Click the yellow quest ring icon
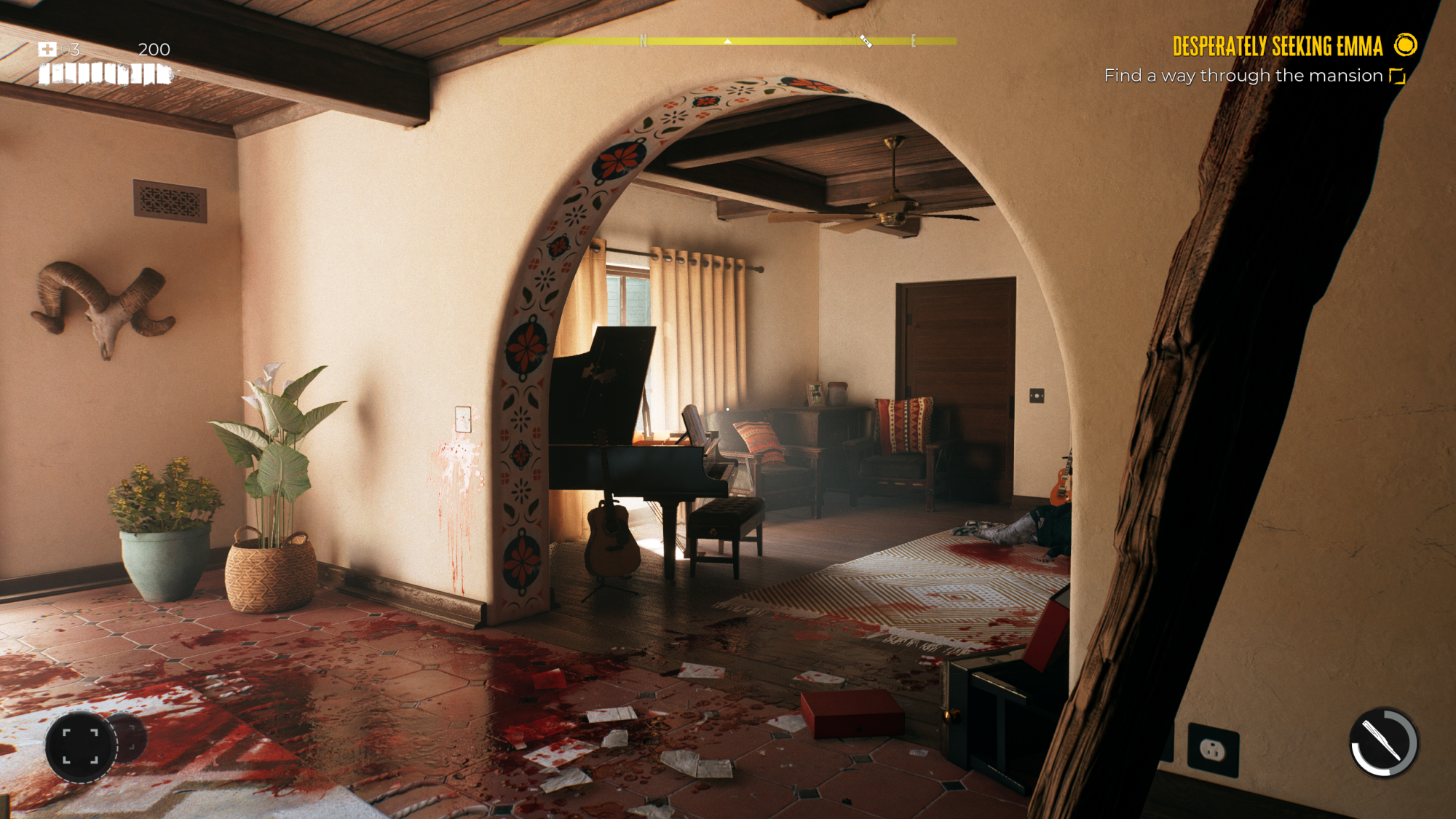 [x=1405, y=45]
